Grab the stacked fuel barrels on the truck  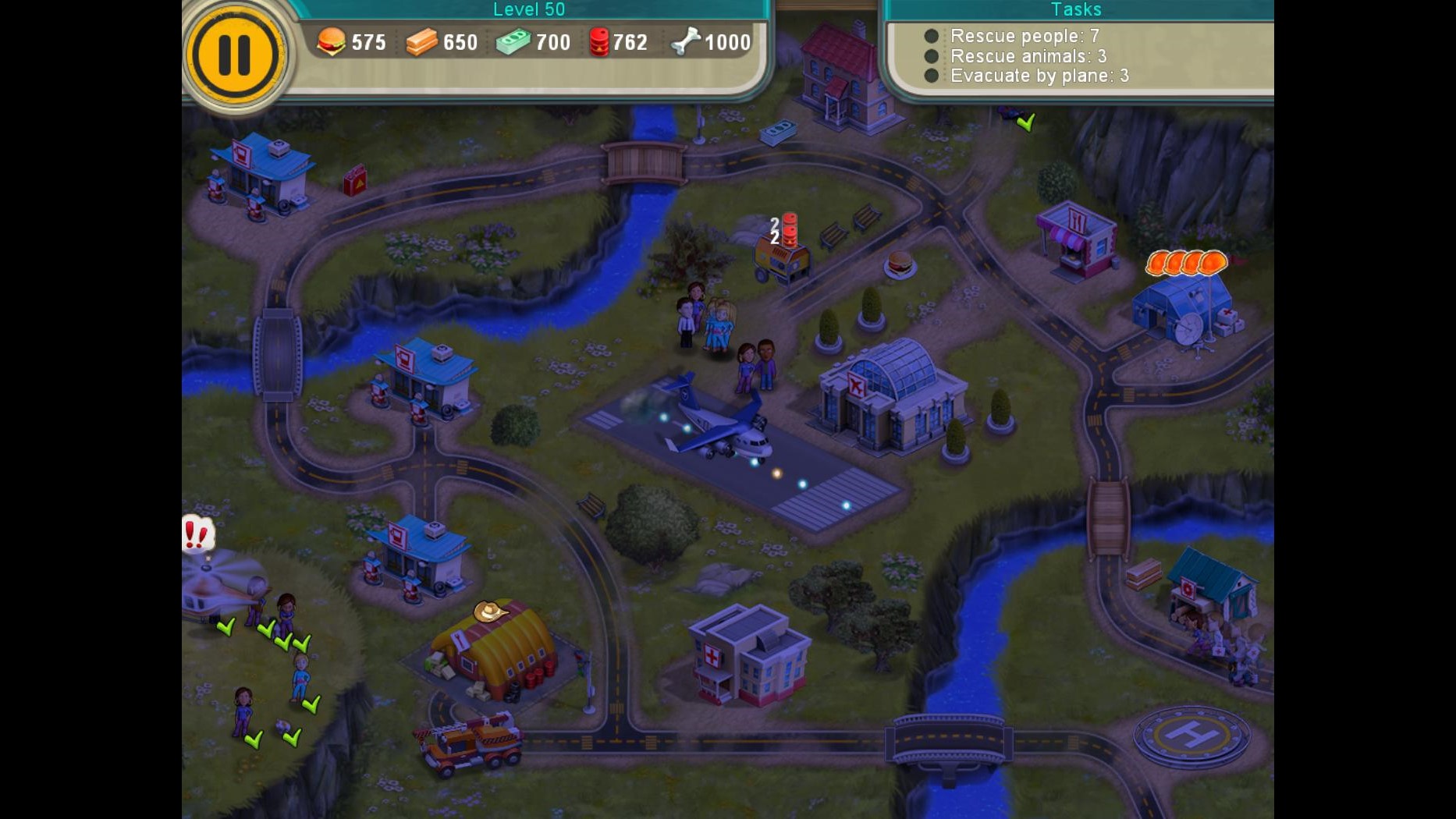click(x=791, y=230)
